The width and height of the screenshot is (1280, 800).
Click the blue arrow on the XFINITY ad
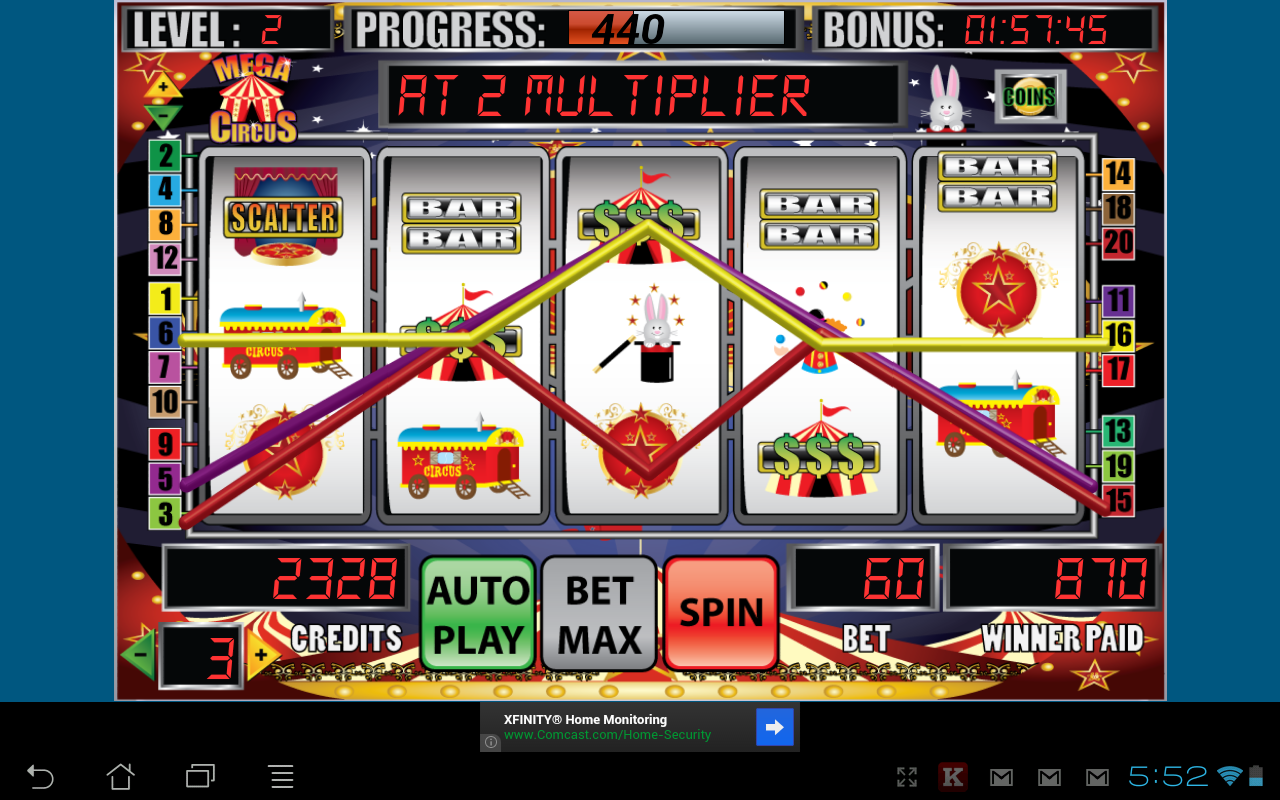(x=775, y=727)
